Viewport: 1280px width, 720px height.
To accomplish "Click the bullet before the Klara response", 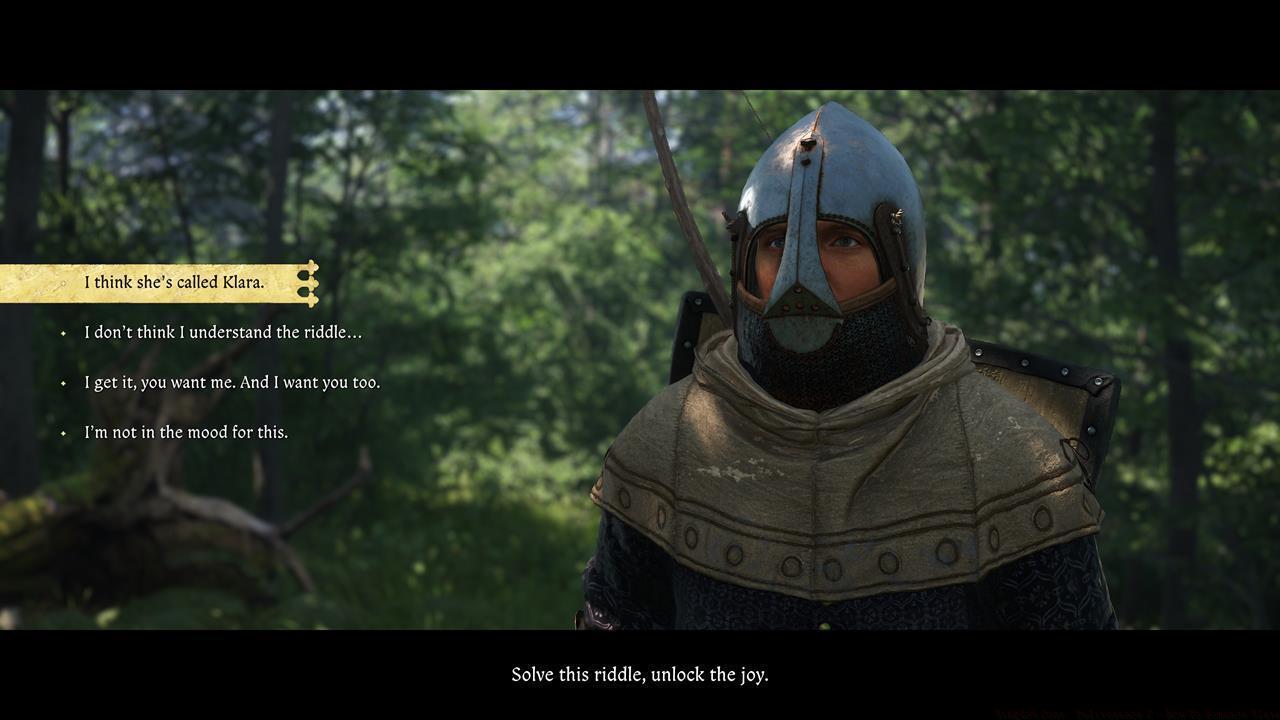I will pyautogui.click(x=62, y=283).
